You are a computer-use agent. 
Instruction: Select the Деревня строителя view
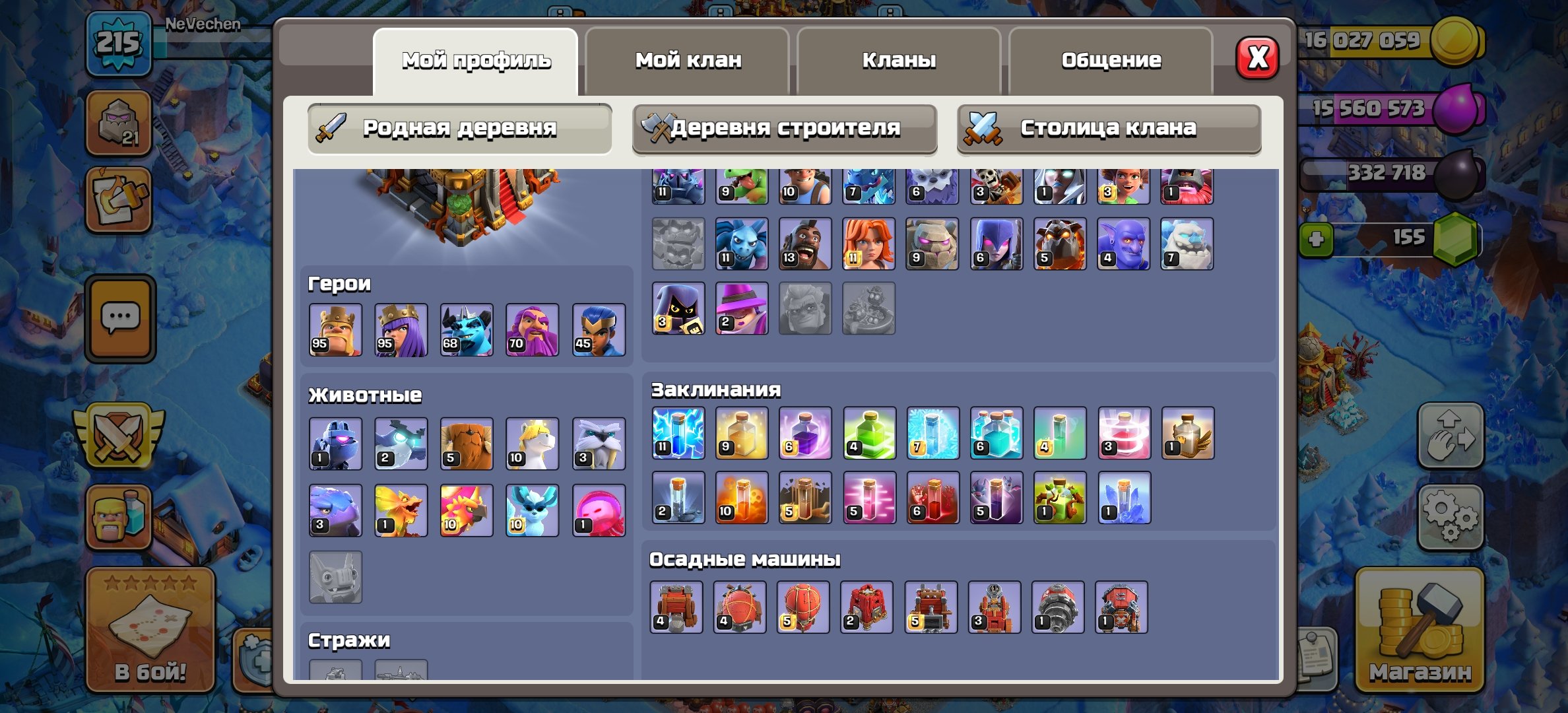tap(785, 127)
